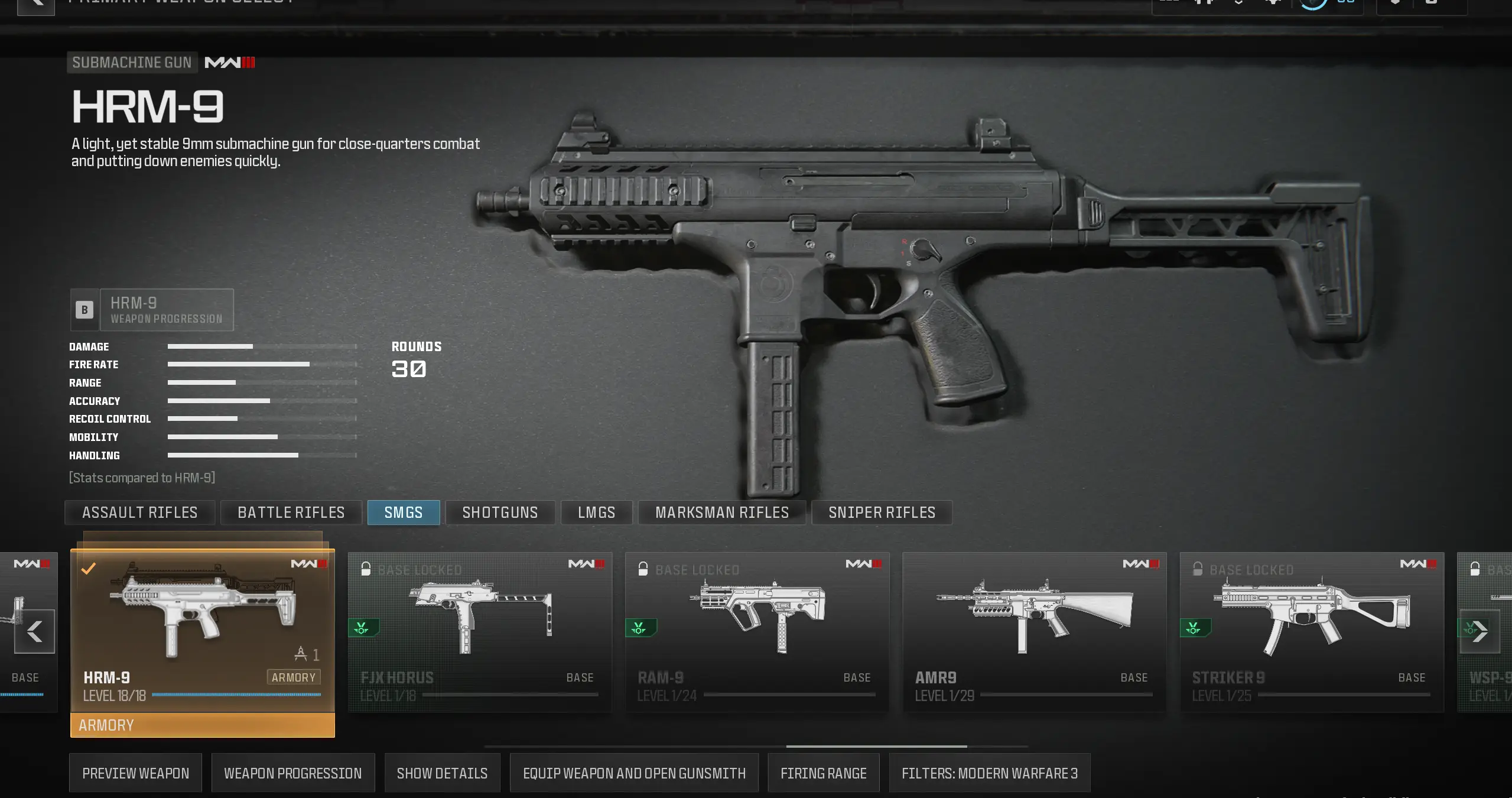The image size is (1512, 798).
Task: Click the right scroll arrow in weapon carousel
Action: point(1480,631)
